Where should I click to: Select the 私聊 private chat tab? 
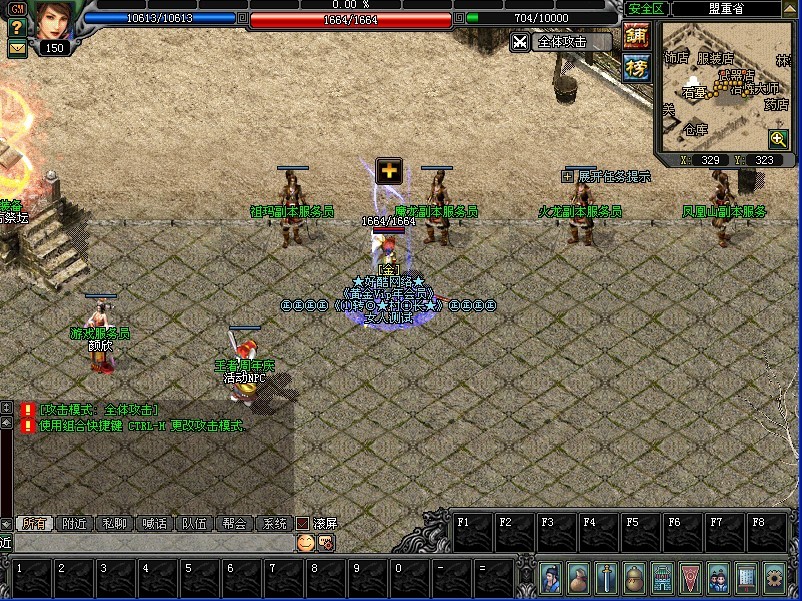click(x=114, y=523)
